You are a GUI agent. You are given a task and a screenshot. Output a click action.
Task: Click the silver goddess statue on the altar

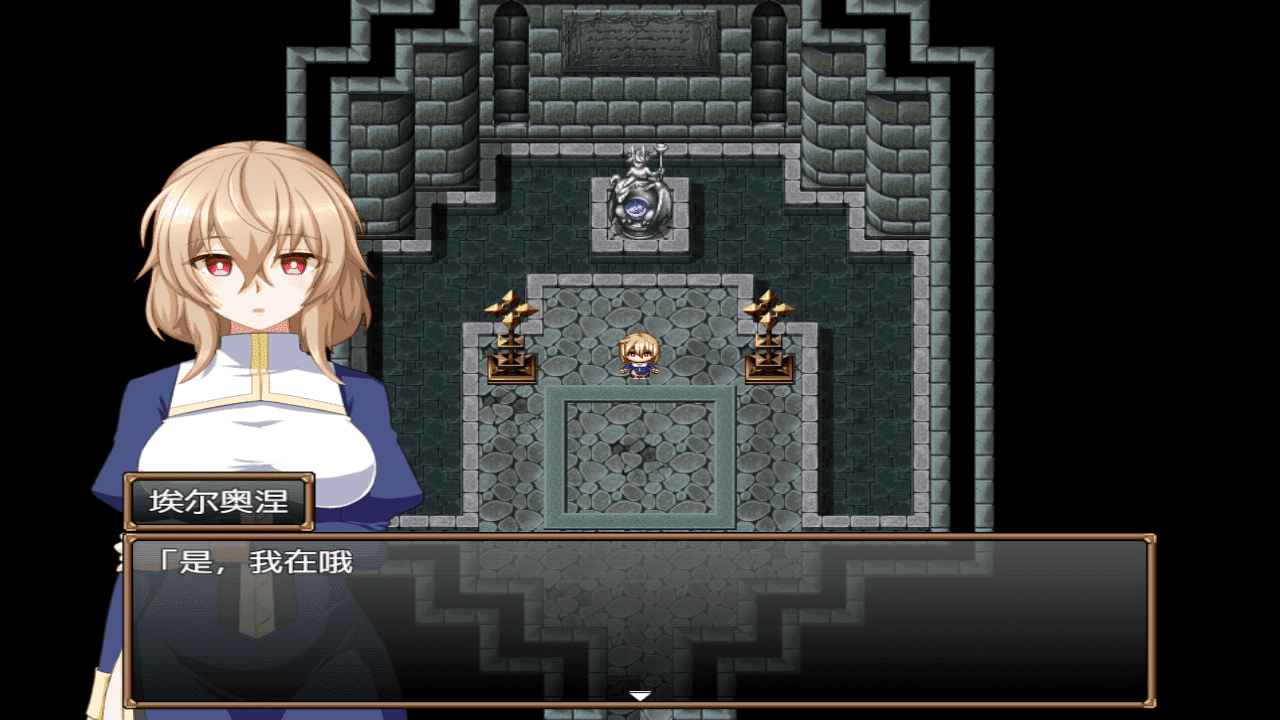click(x=638, y=195)
